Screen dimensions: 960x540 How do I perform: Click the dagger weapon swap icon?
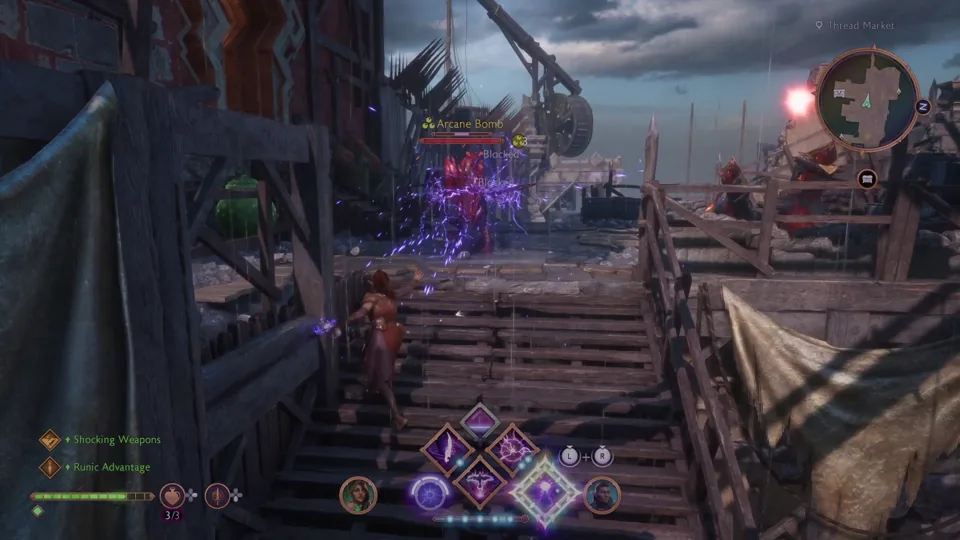point(217,495)
